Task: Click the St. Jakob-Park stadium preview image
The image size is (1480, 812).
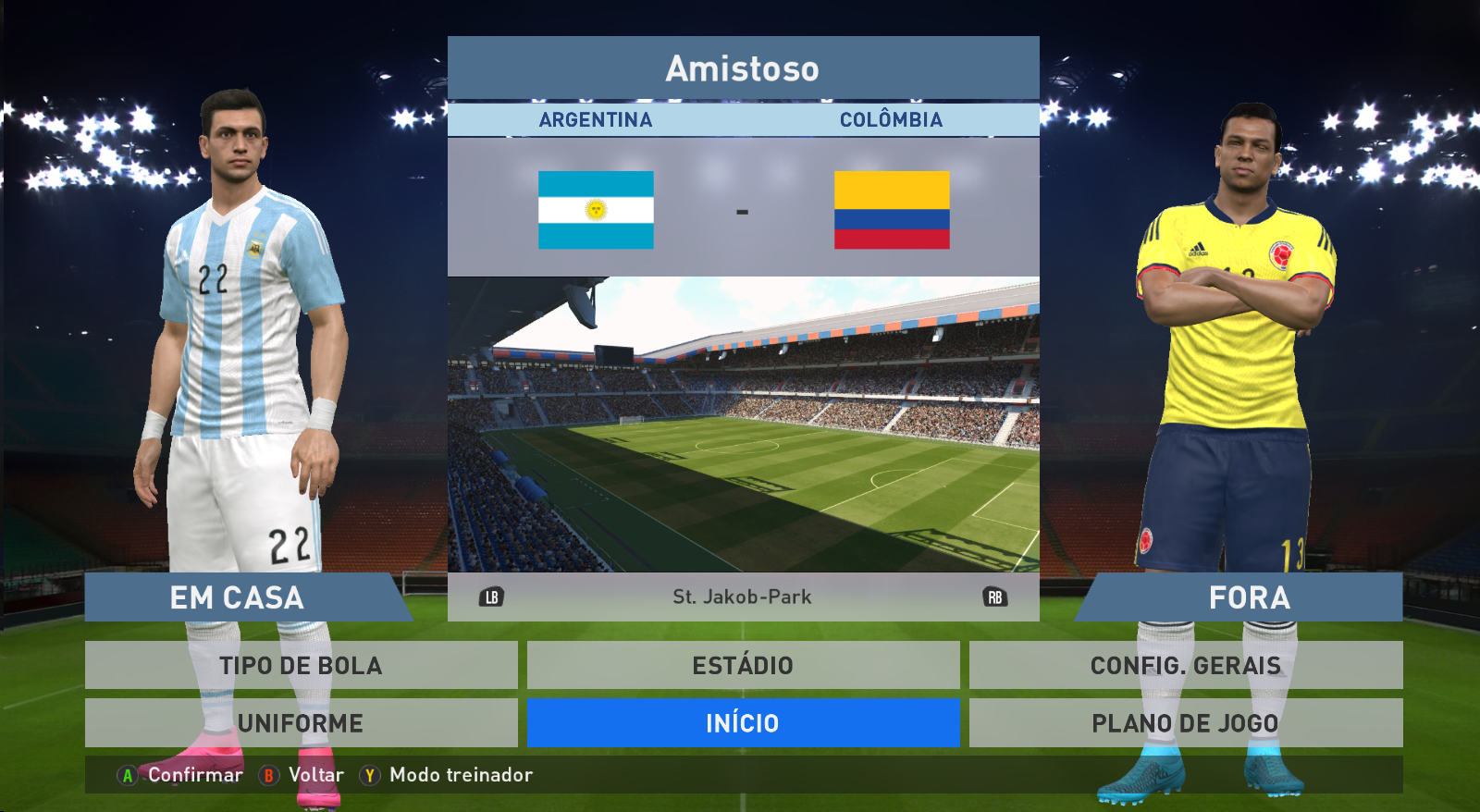Action: click(x=743, y=424)
